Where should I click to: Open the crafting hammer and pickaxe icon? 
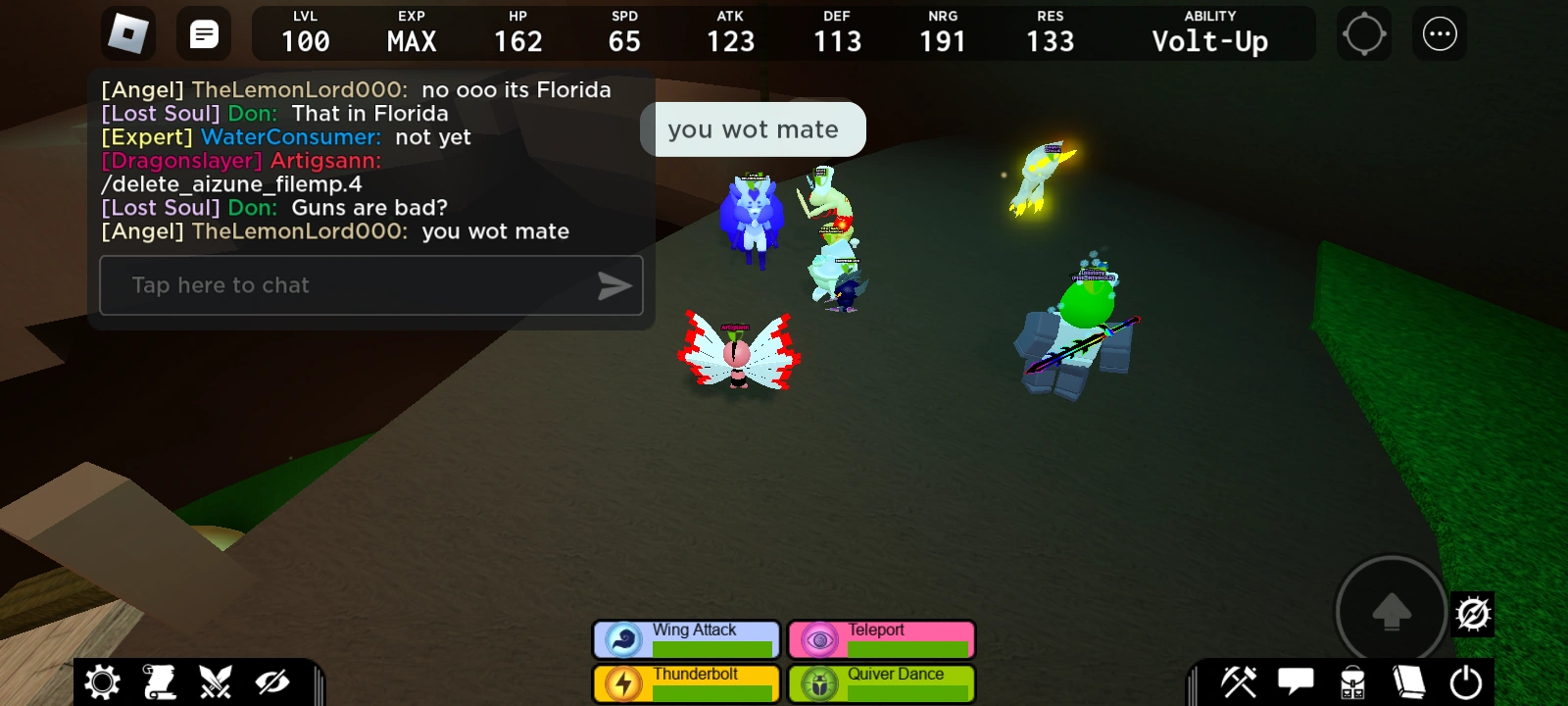click(1241, 680)
